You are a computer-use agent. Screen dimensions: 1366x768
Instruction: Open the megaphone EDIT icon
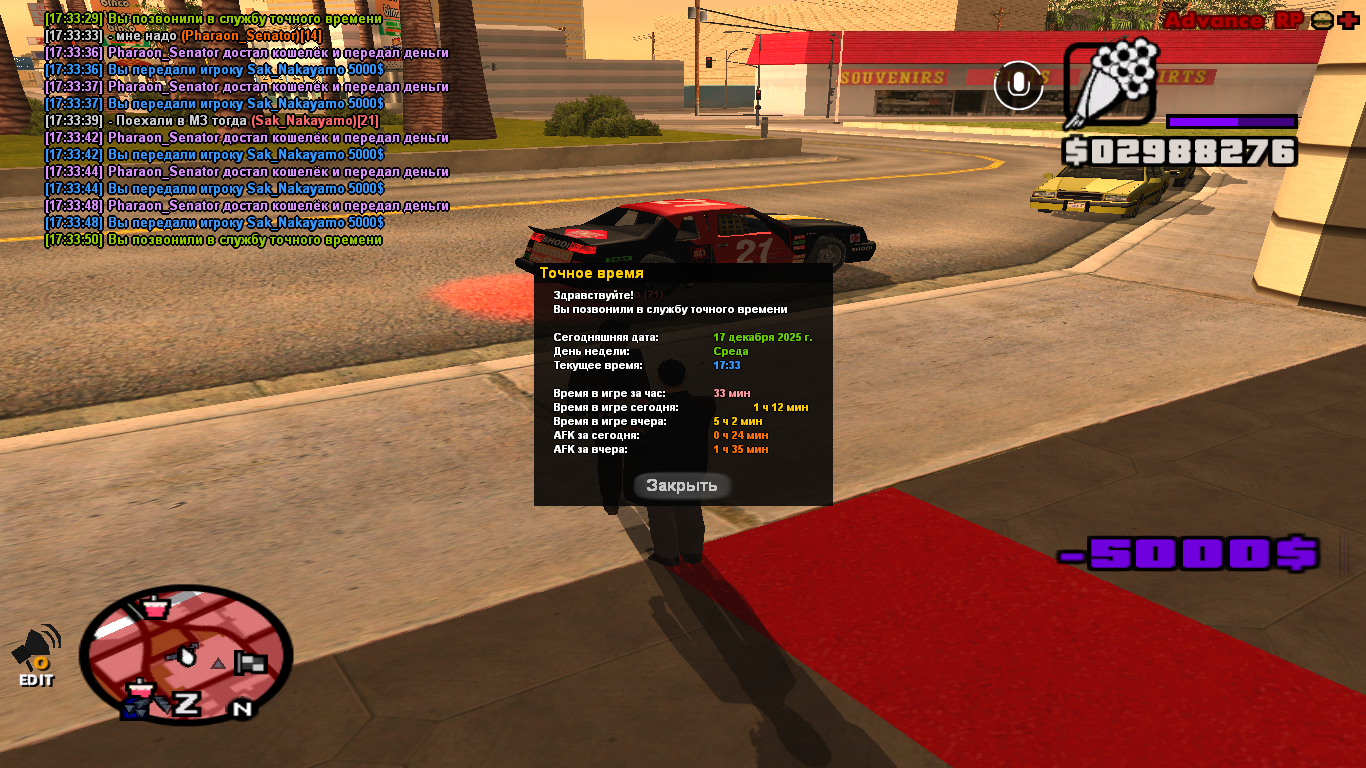[x=36, y=656]
